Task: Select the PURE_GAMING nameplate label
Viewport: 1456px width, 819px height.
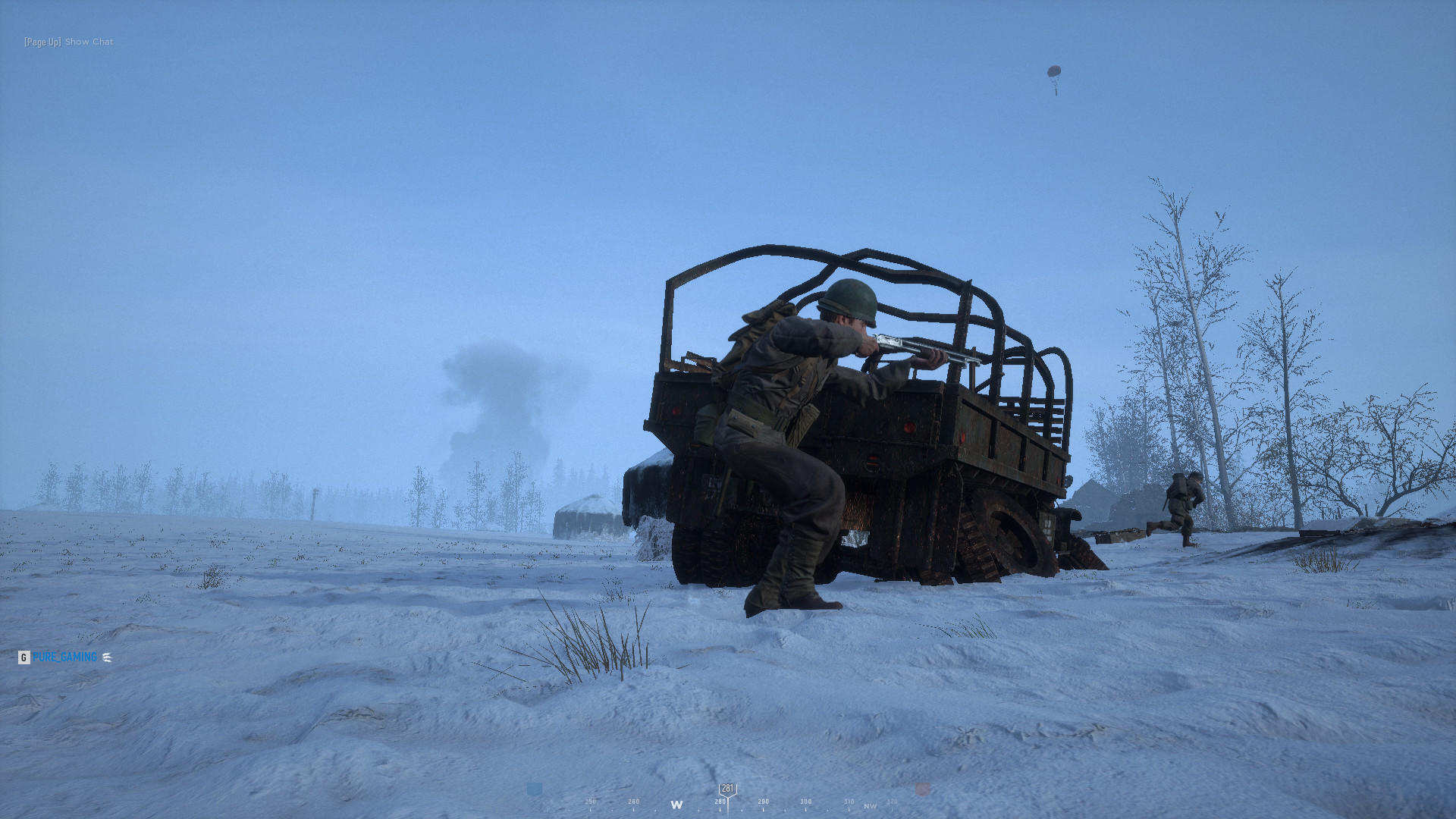Action: coord(64,657)
